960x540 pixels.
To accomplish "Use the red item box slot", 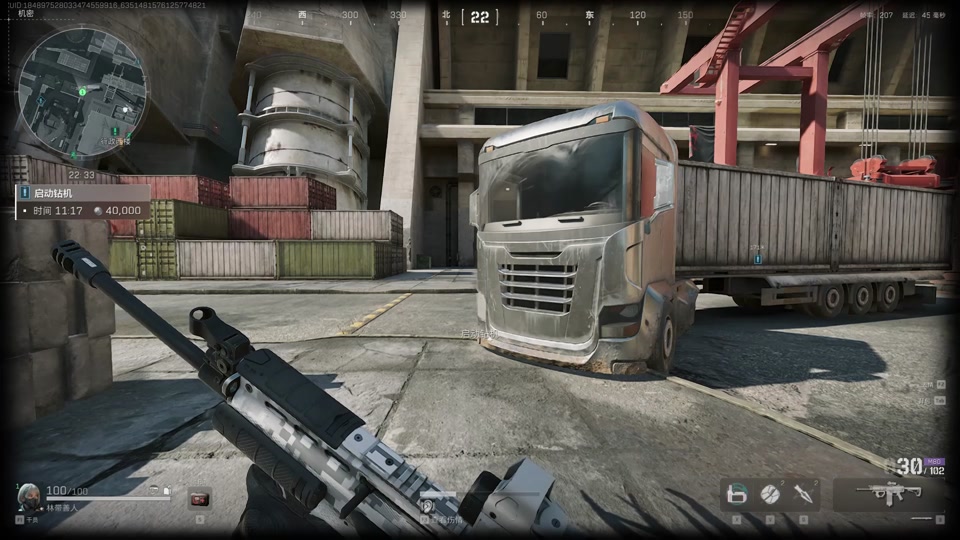I will (x=199, y=496).
